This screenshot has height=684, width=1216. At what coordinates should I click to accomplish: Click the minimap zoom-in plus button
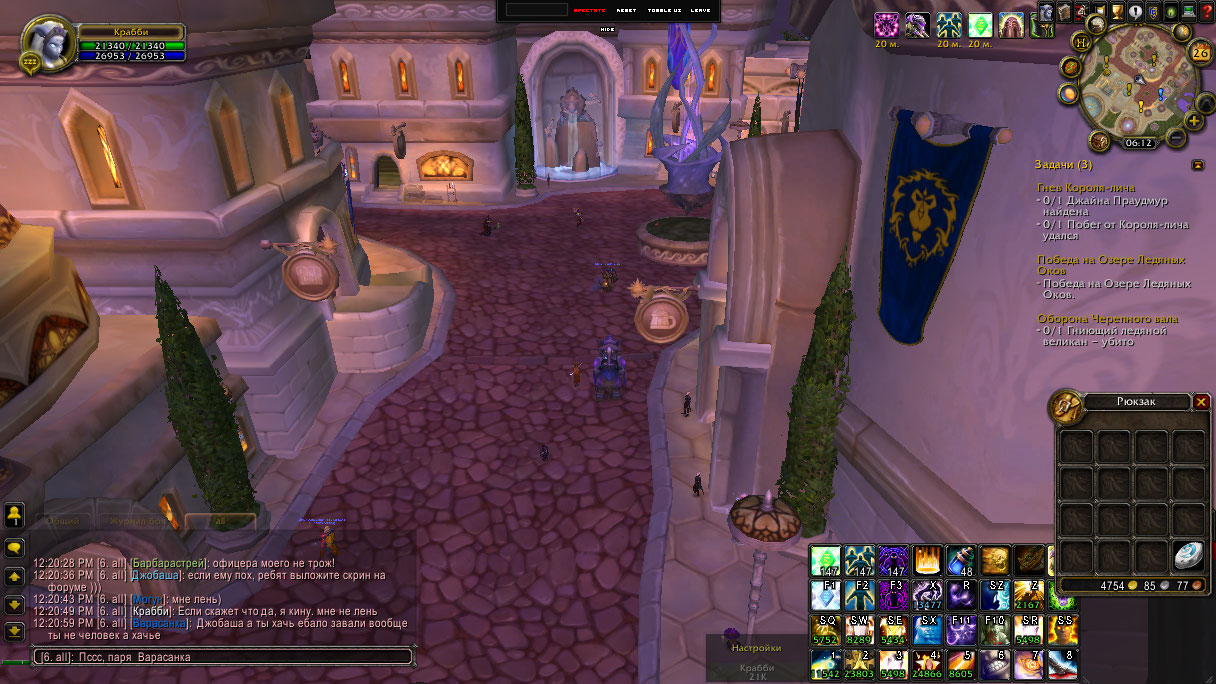click(x=1194, y=122)
